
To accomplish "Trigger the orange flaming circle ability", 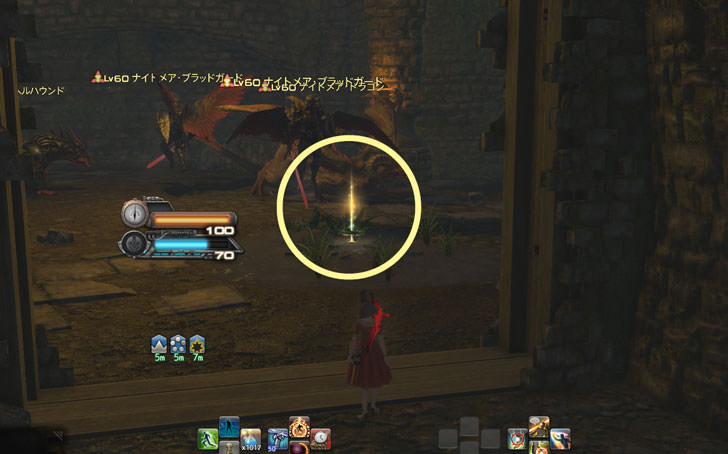I will pos(299,428).
